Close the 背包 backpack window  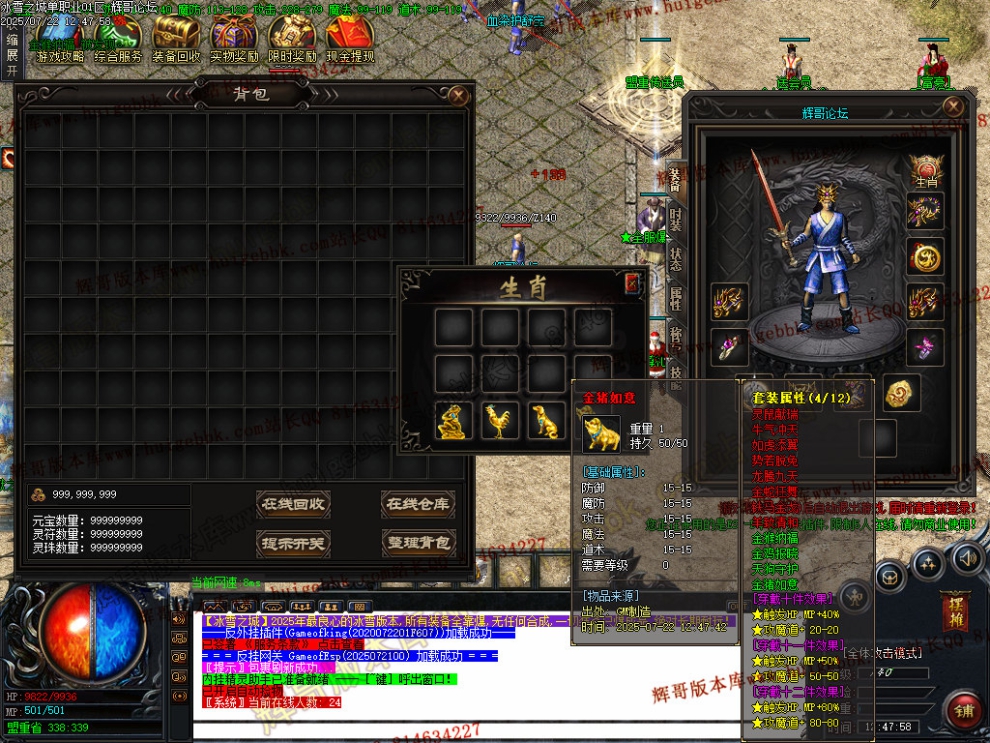pos(458,96)
